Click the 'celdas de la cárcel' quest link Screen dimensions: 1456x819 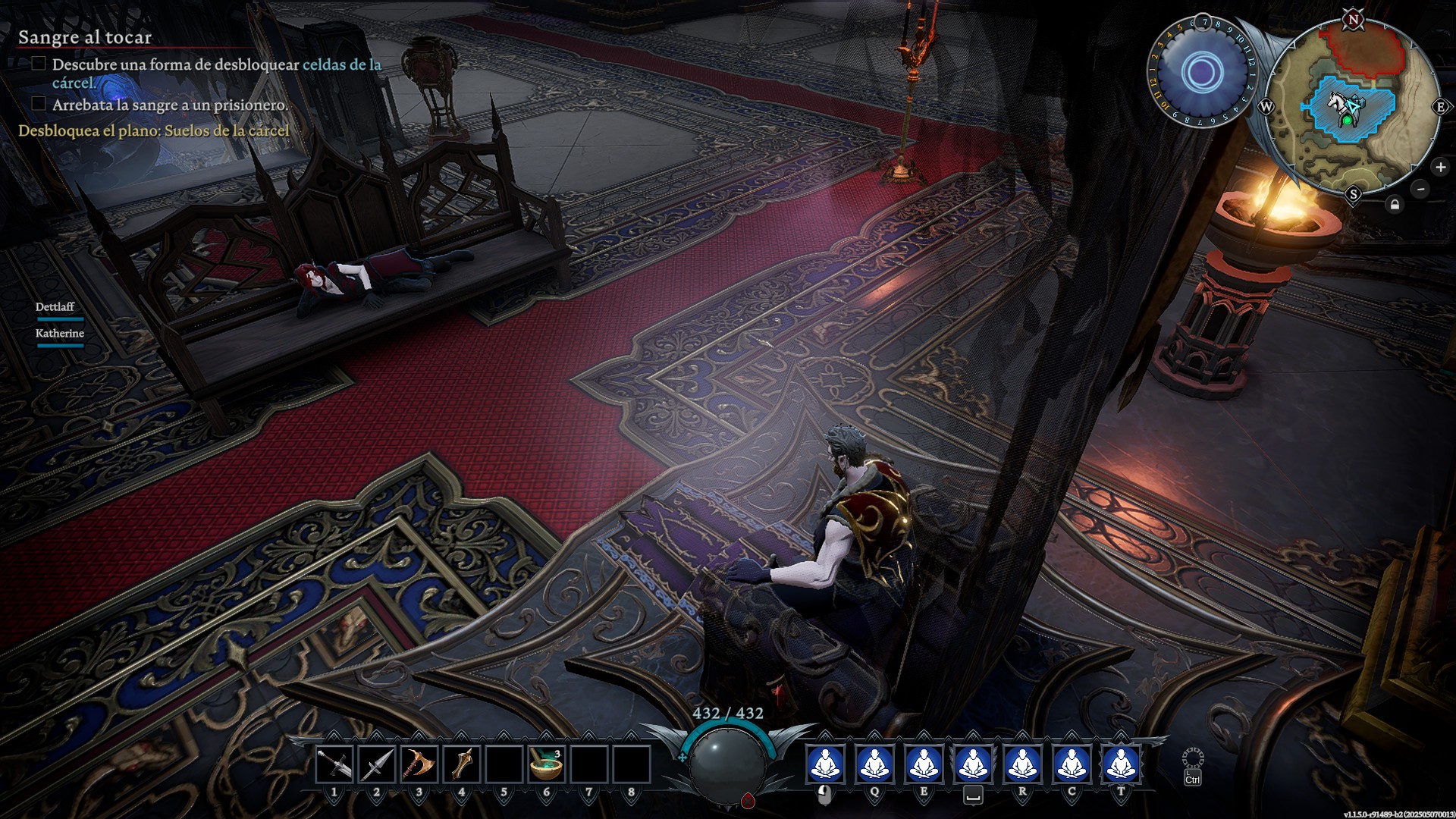pyautogui.click(x=341, y=65)
